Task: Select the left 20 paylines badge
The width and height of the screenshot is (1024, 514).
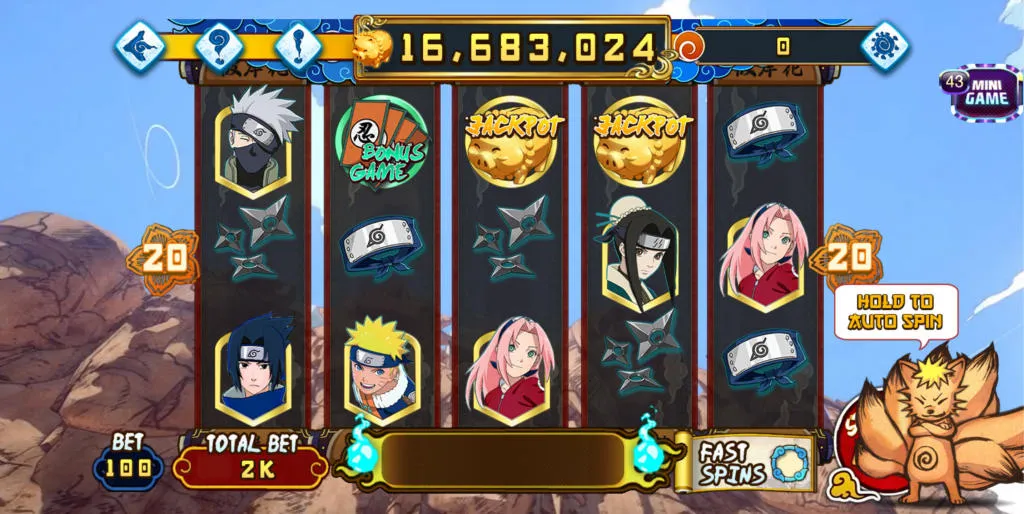Action: (163, 258)
